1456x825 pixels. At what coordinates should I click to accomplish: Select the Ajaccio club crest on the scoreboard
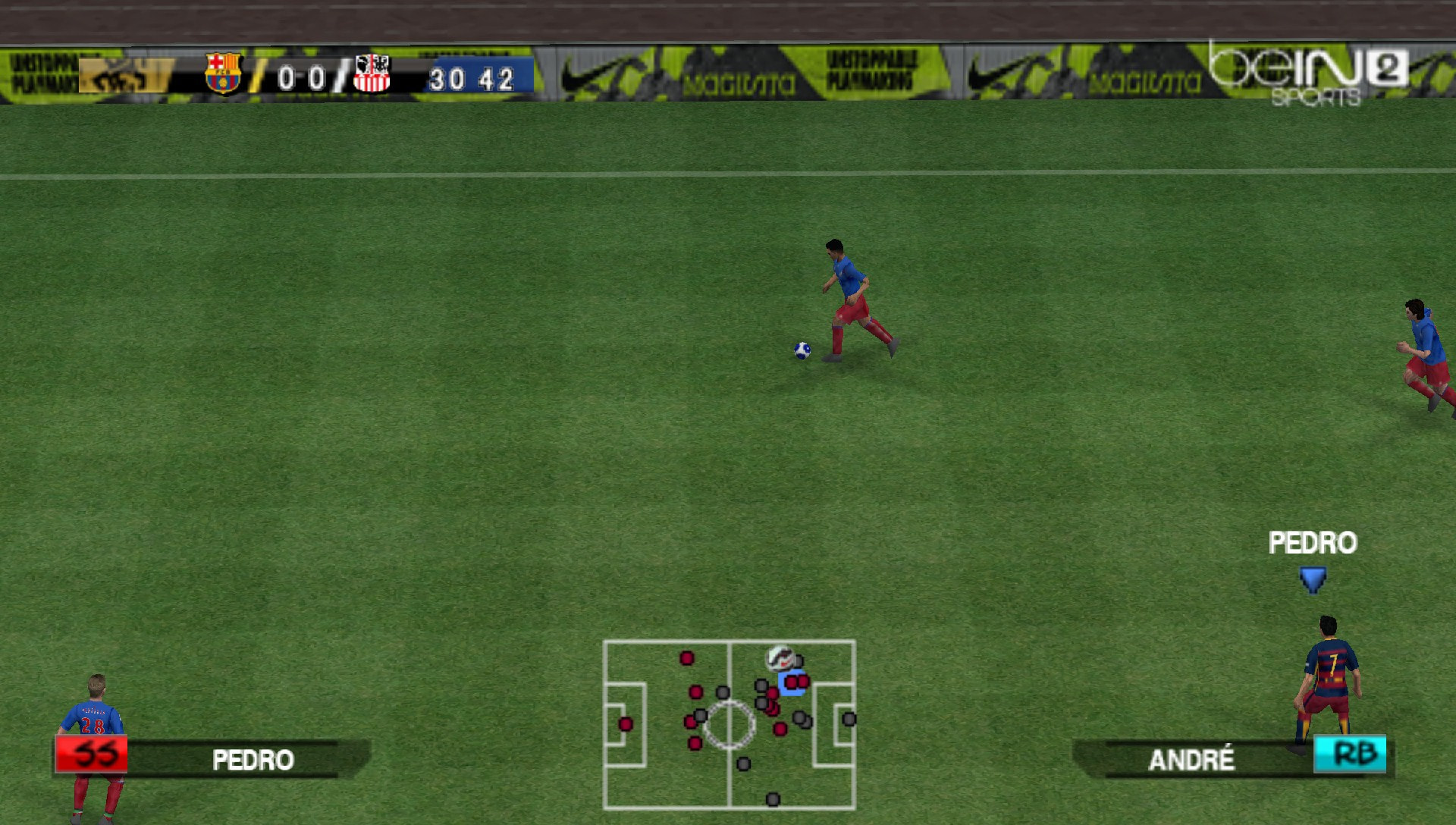371,74
